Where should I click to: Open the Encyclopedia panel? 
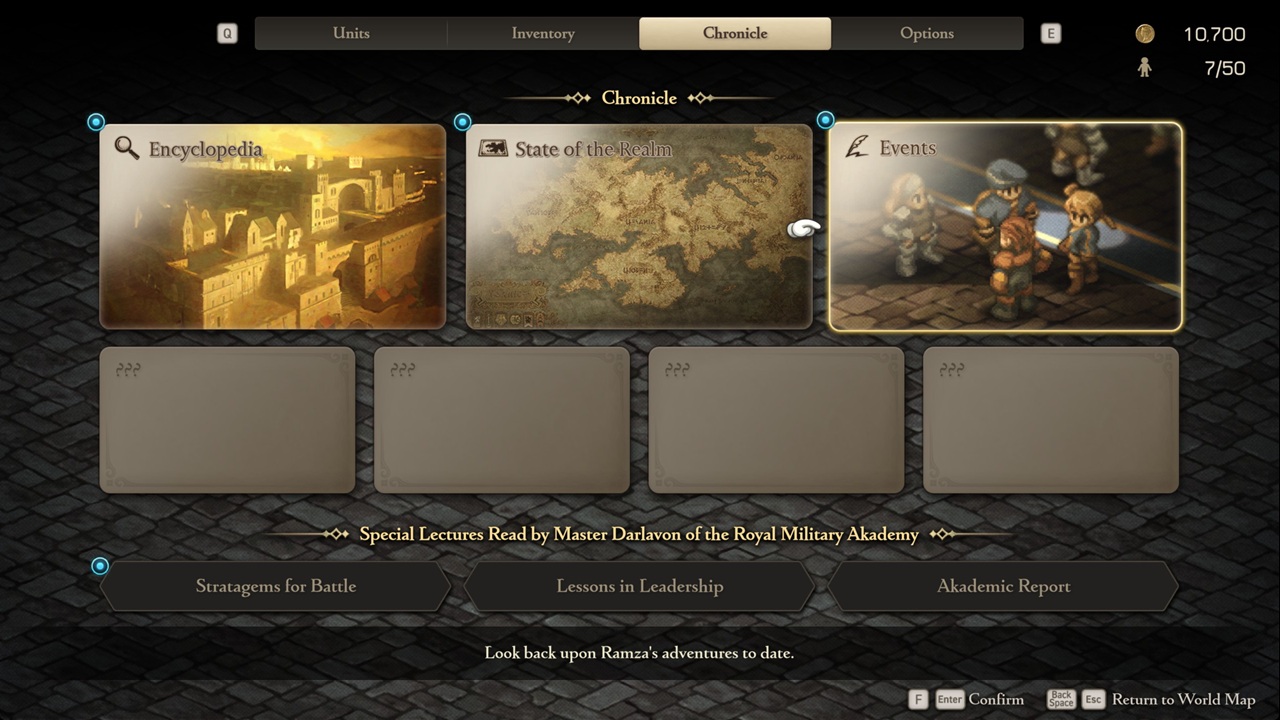click(272, 226)
